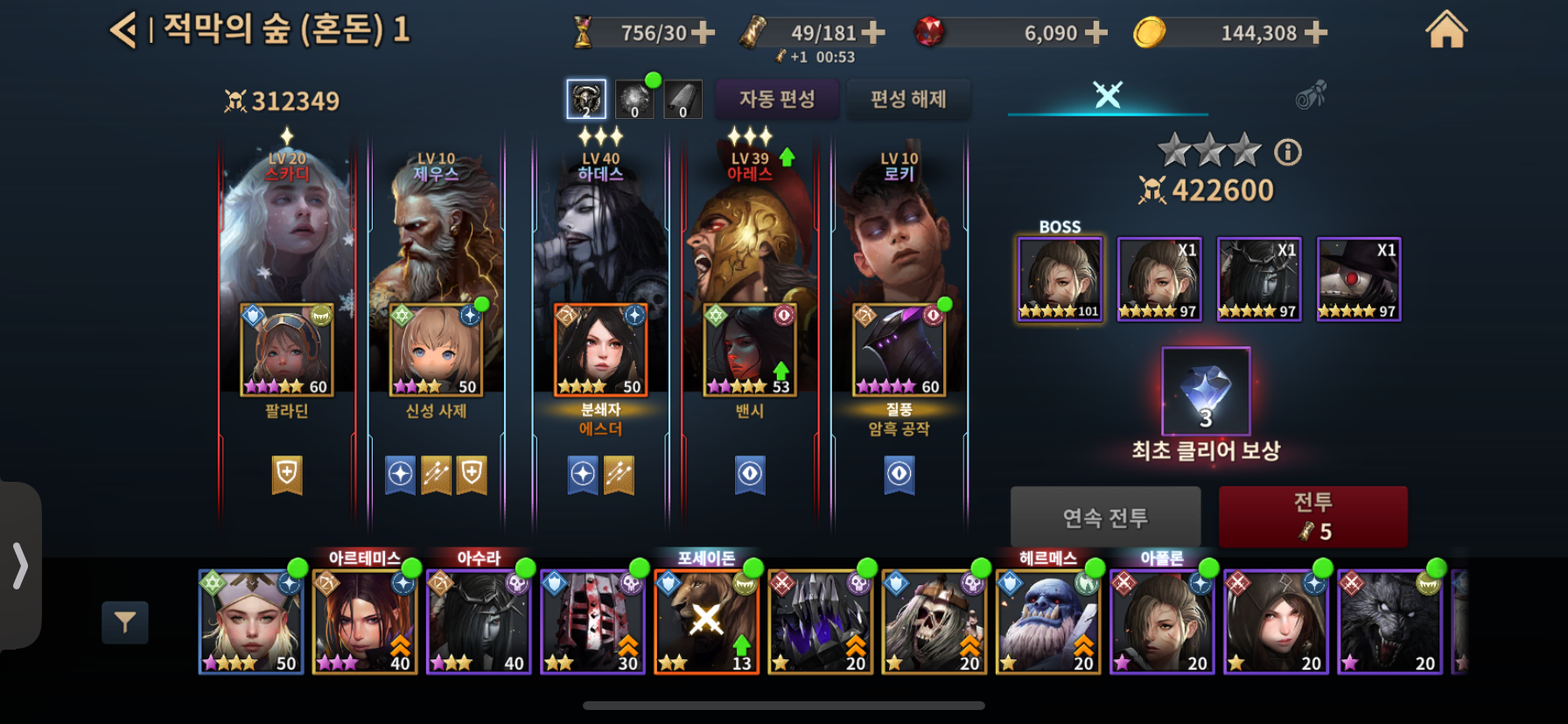Switch to the crossed swords tab

tap(1108, 94)
